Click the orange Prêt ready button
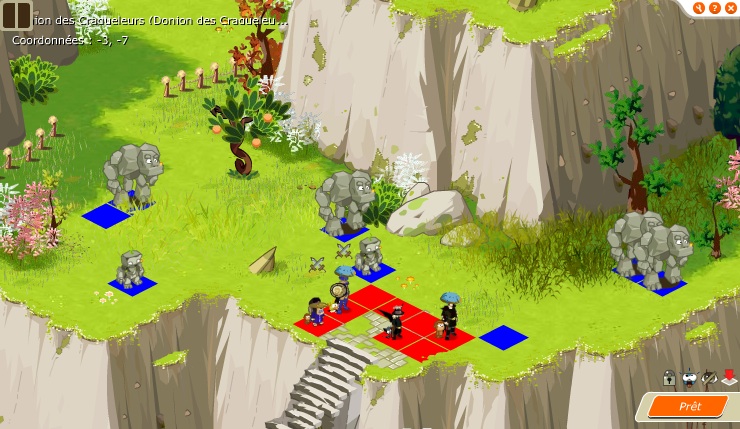The height and width of the screenshot is (429, 740). [x=689, y=406]
